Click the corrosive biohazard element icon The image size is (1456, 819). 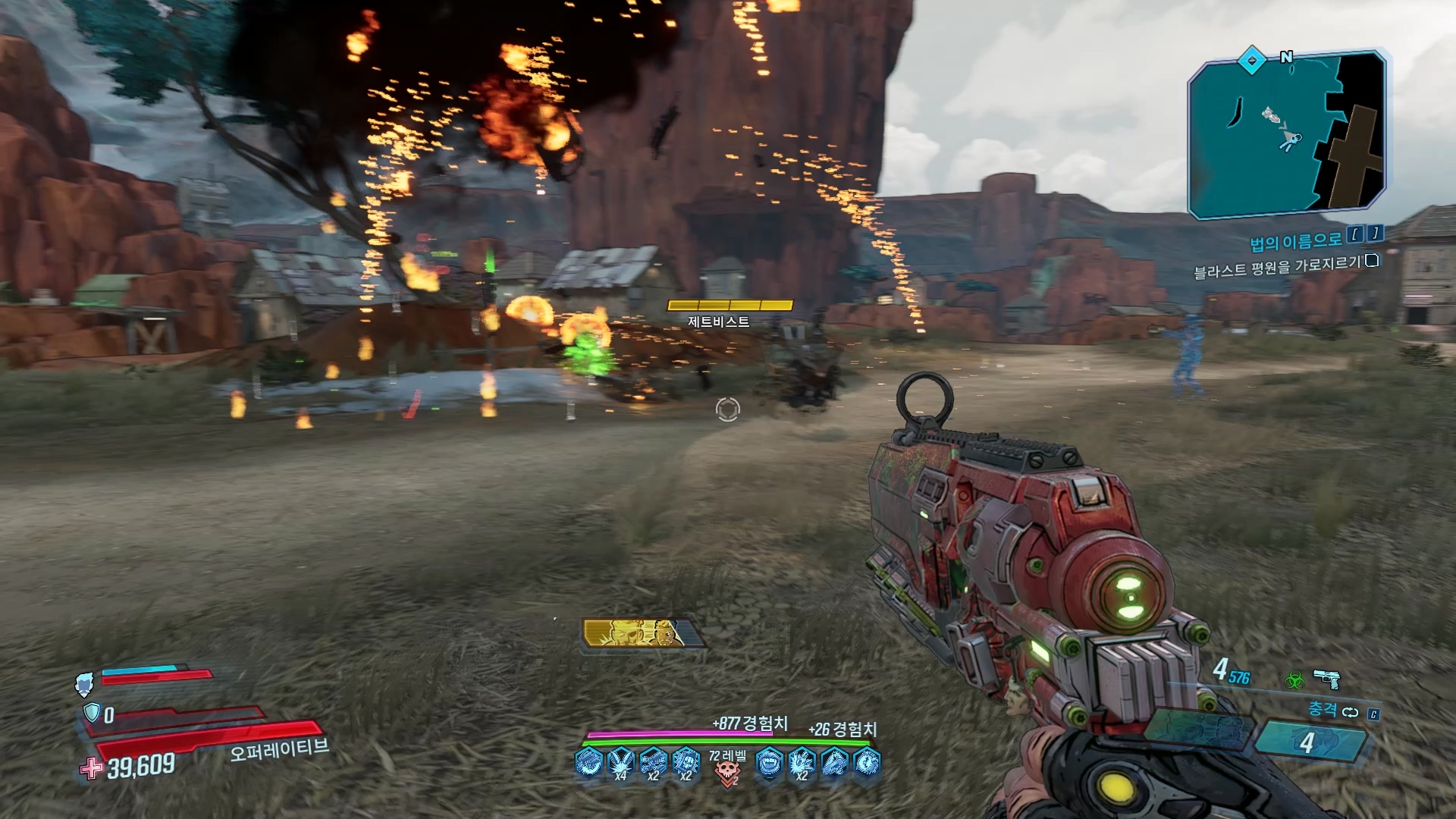pyautogui.click(x=1293, y=679)
